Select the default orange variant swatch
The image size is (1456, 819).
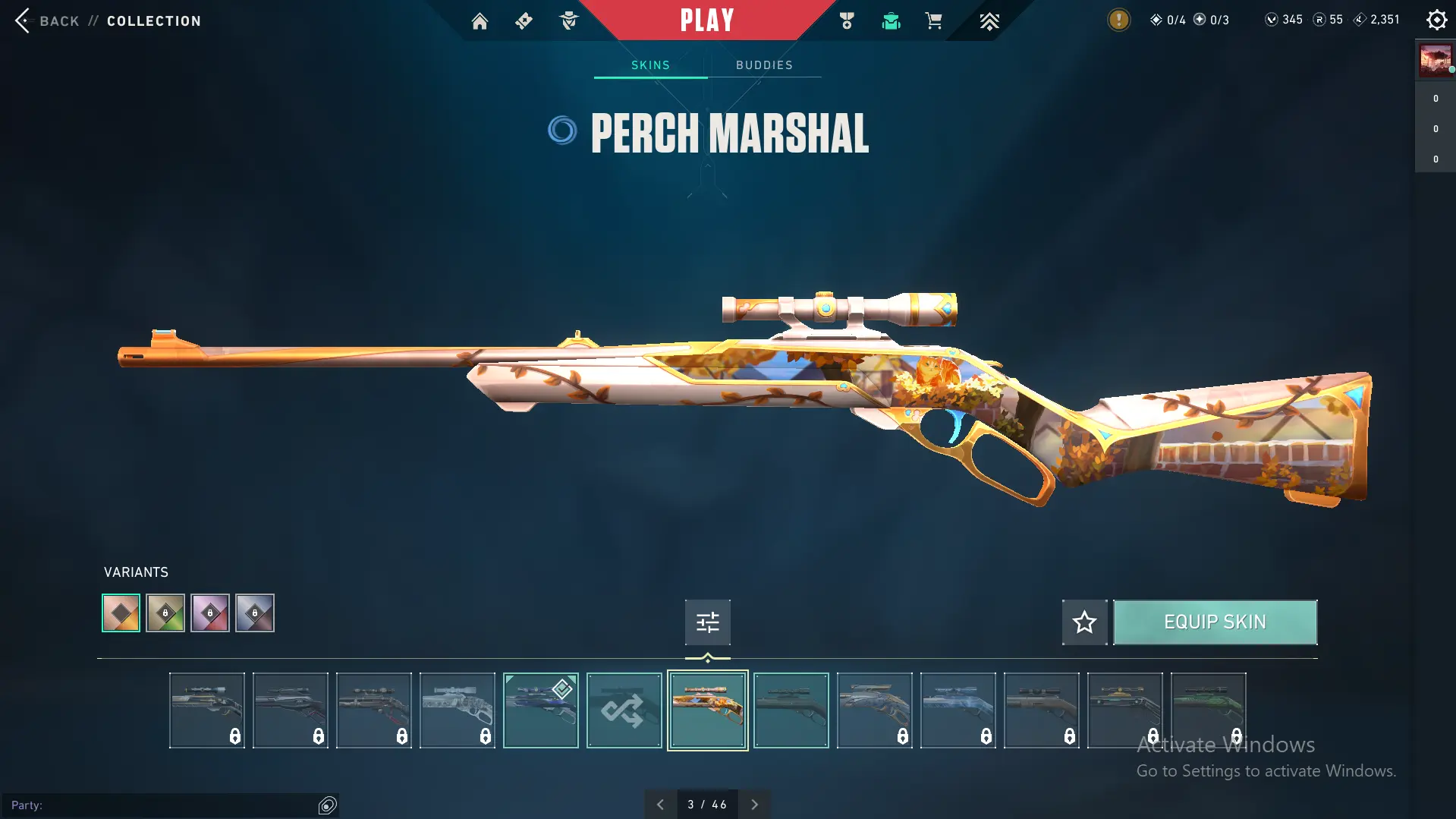(x=121, y=613)
